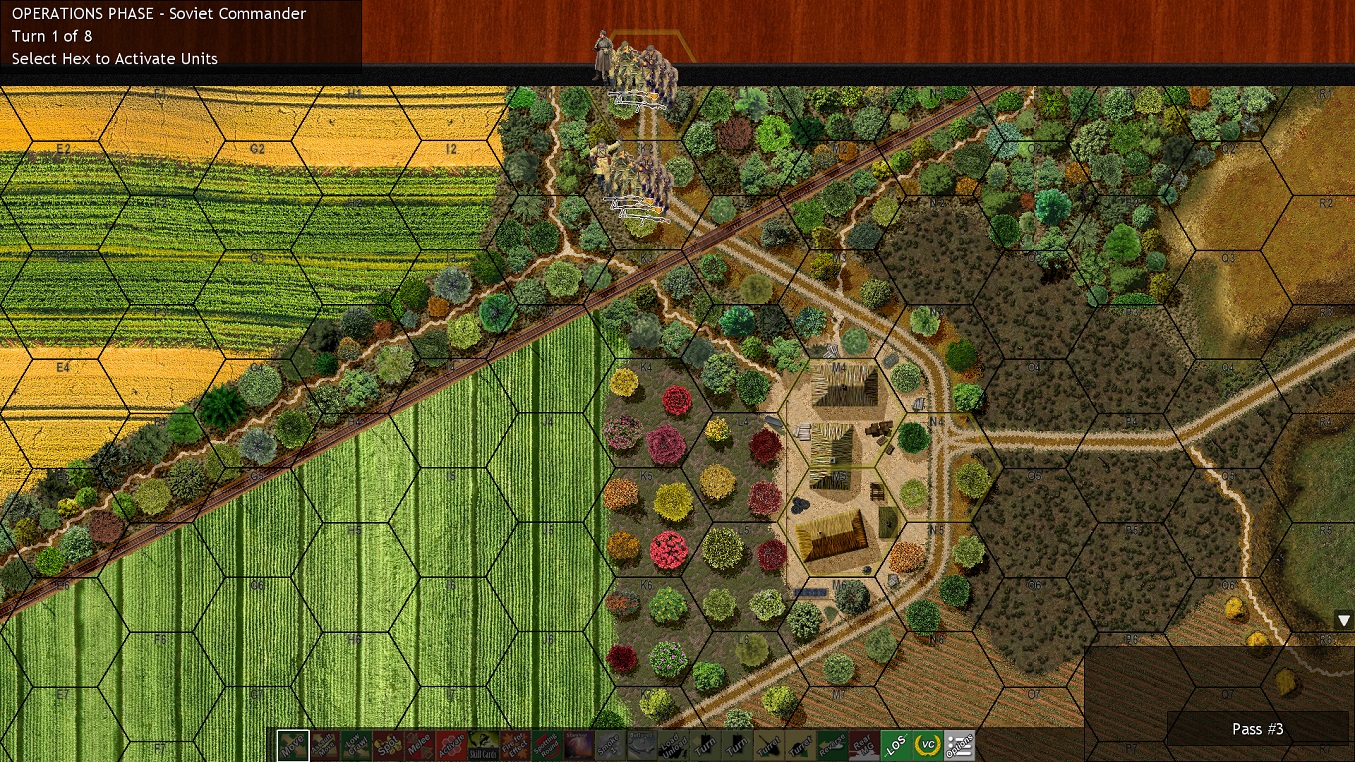Select the Smoke 1 action

[609, 745]
